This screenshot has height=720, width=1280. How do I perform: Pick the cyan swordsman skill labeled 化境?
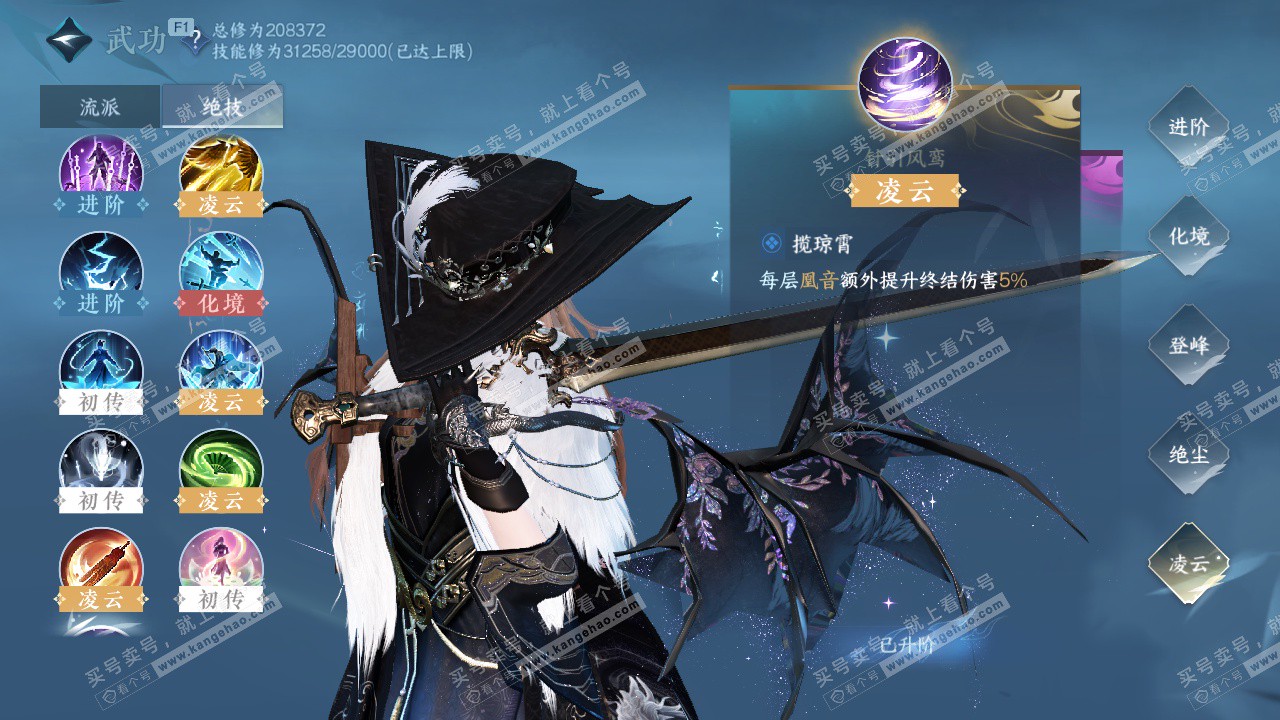(x=221, y=268)
